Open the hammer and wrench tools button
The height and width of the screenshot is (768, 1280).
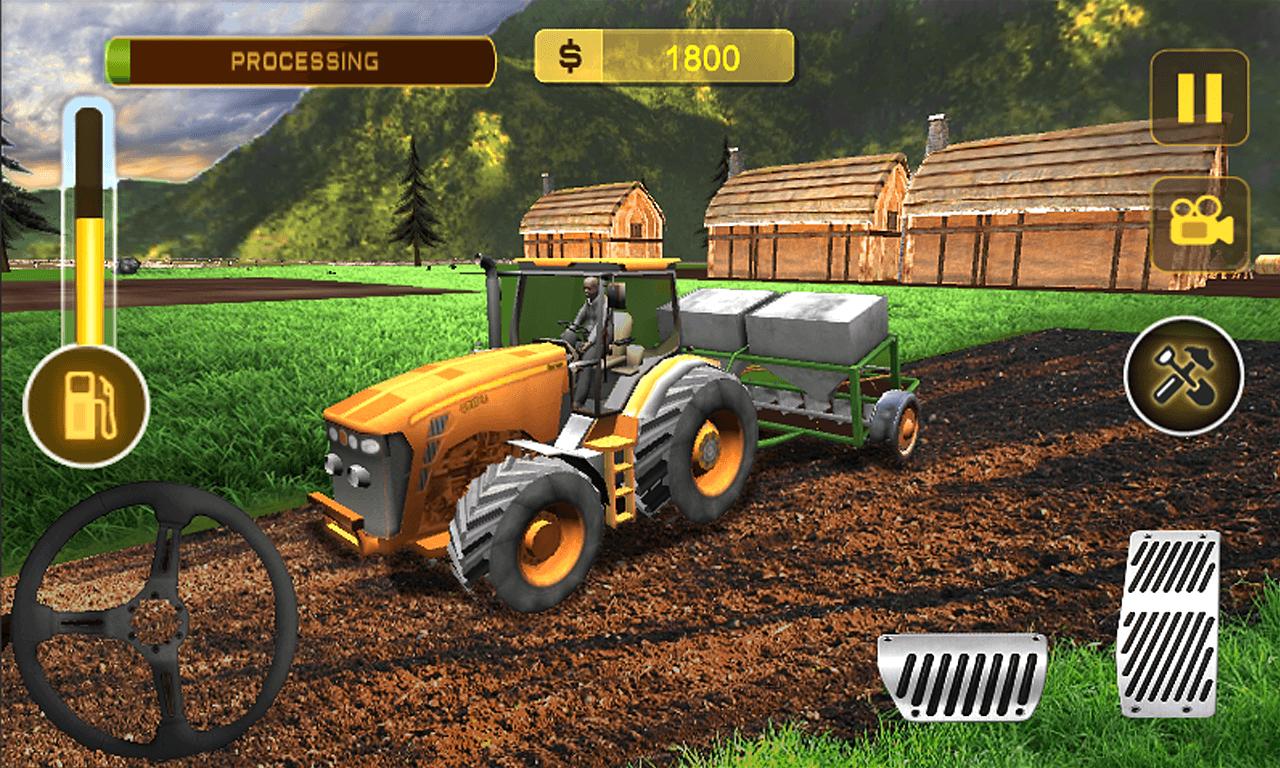tap(1184, 376)
